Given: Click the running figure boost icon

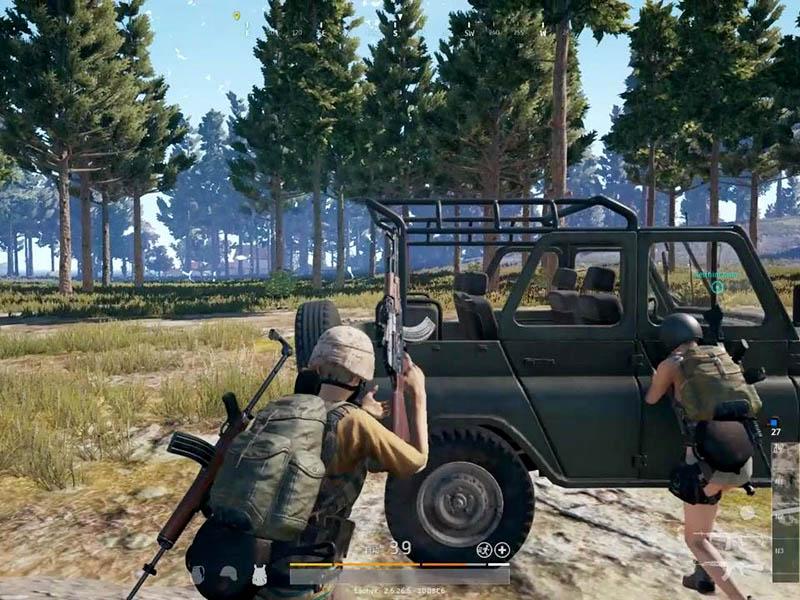Looking at the screenshot, I should click(484, 549).
